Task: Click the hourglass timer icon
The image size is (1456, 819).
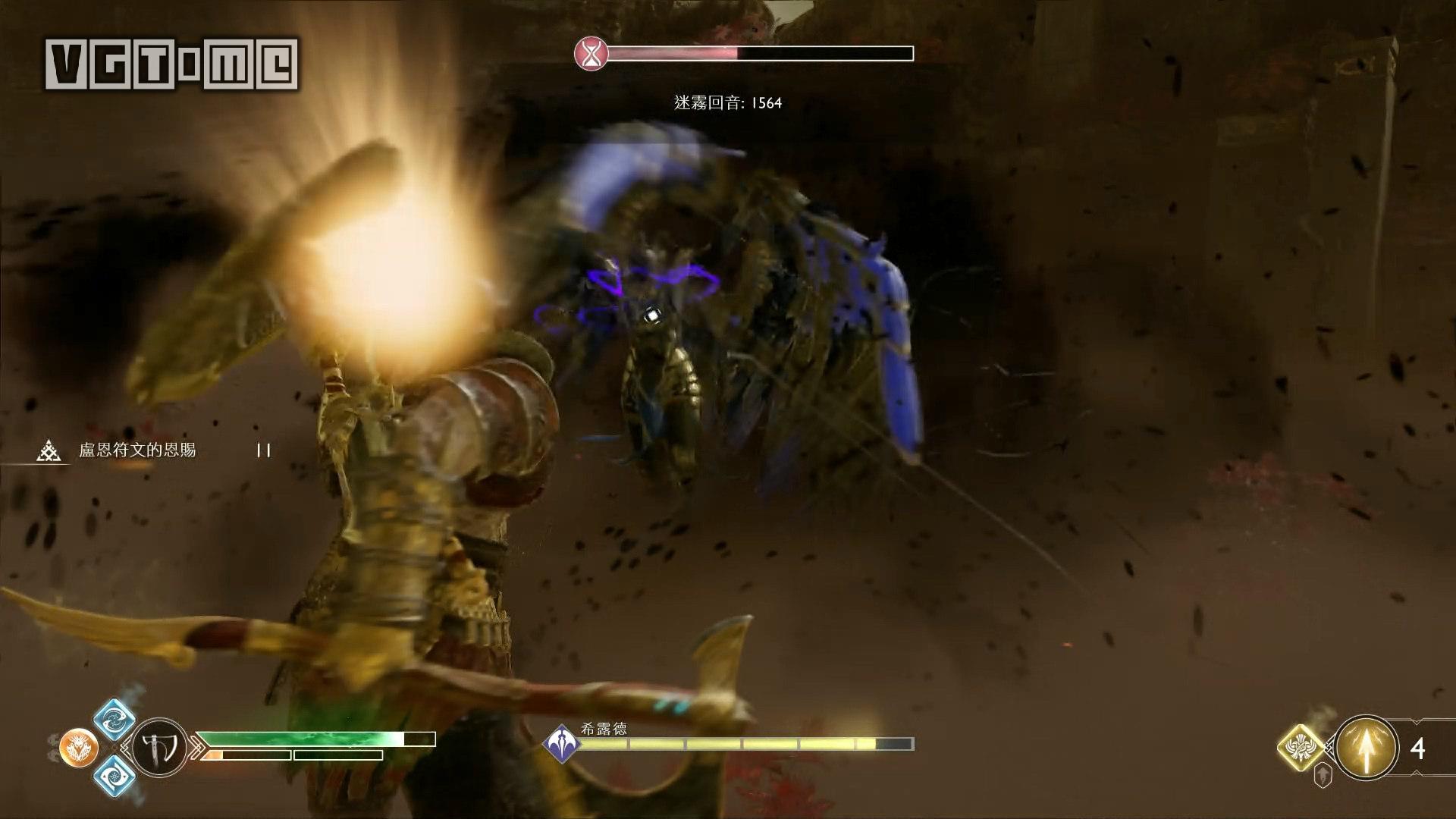Action: point(591,54)
